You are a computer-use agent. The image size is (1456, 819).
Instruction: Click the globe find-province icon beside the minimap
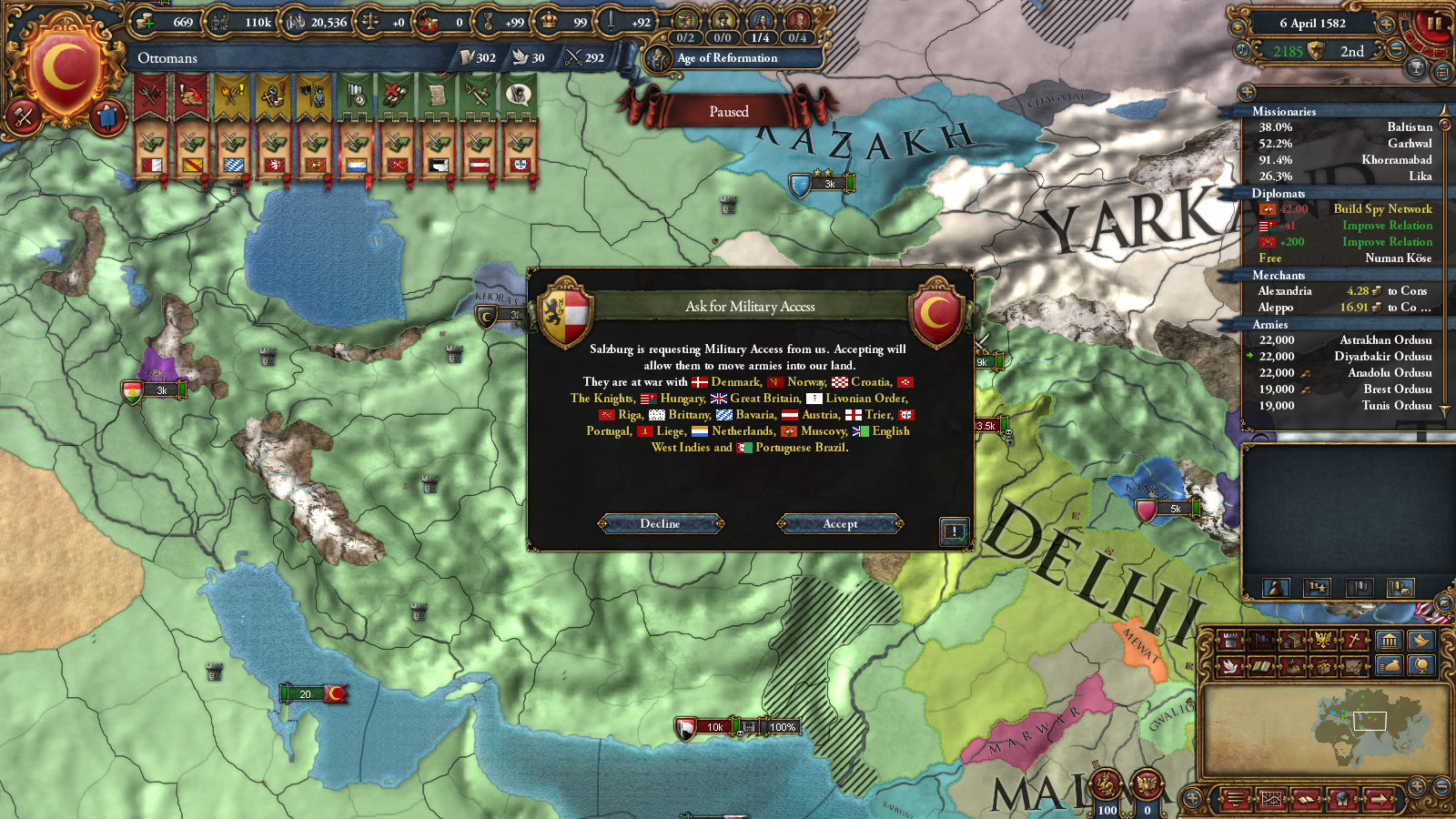coord(1421,667)
